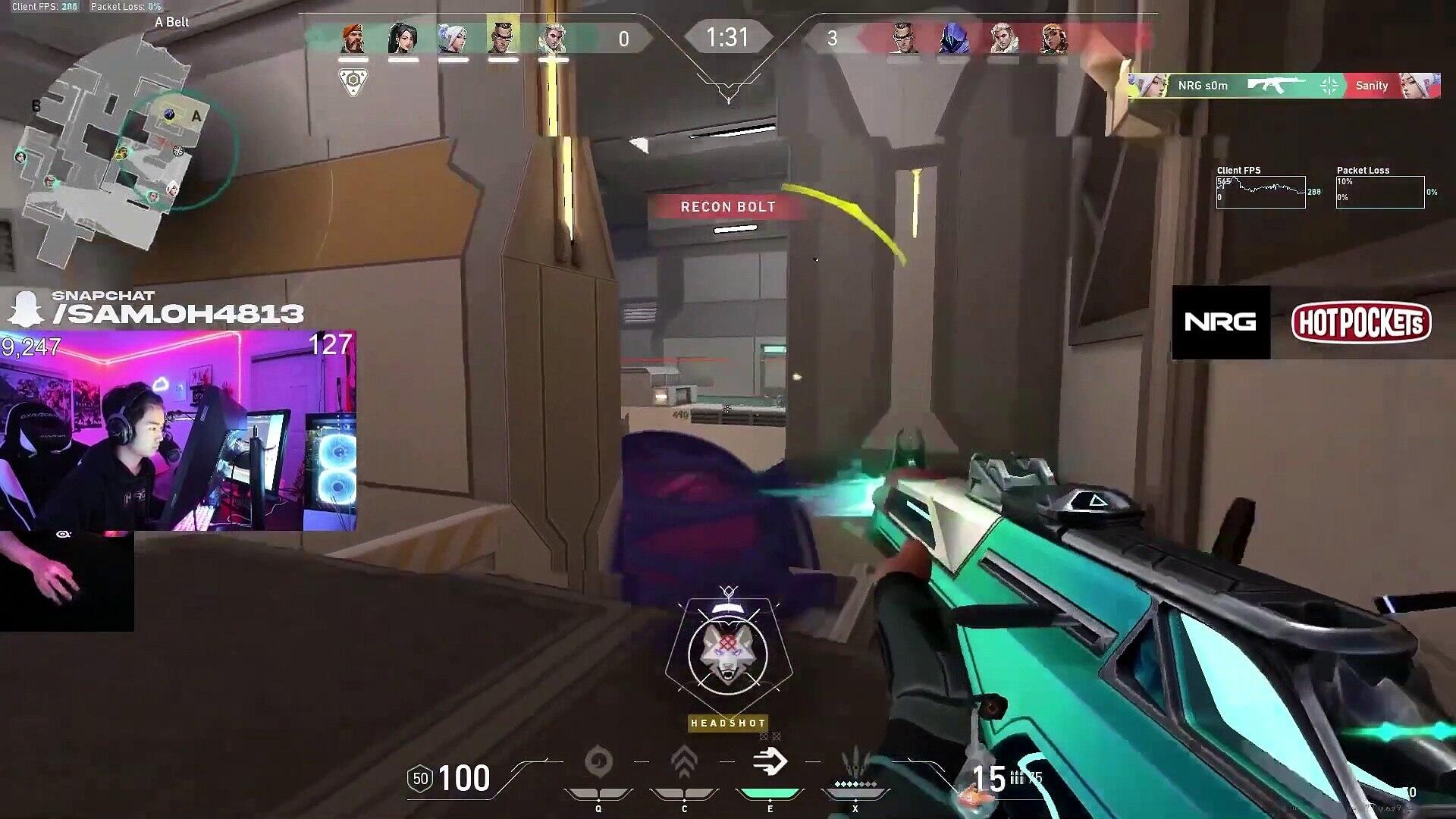Select the Client FPS performance graph

pyautogui.click(x=1260, y=192)
